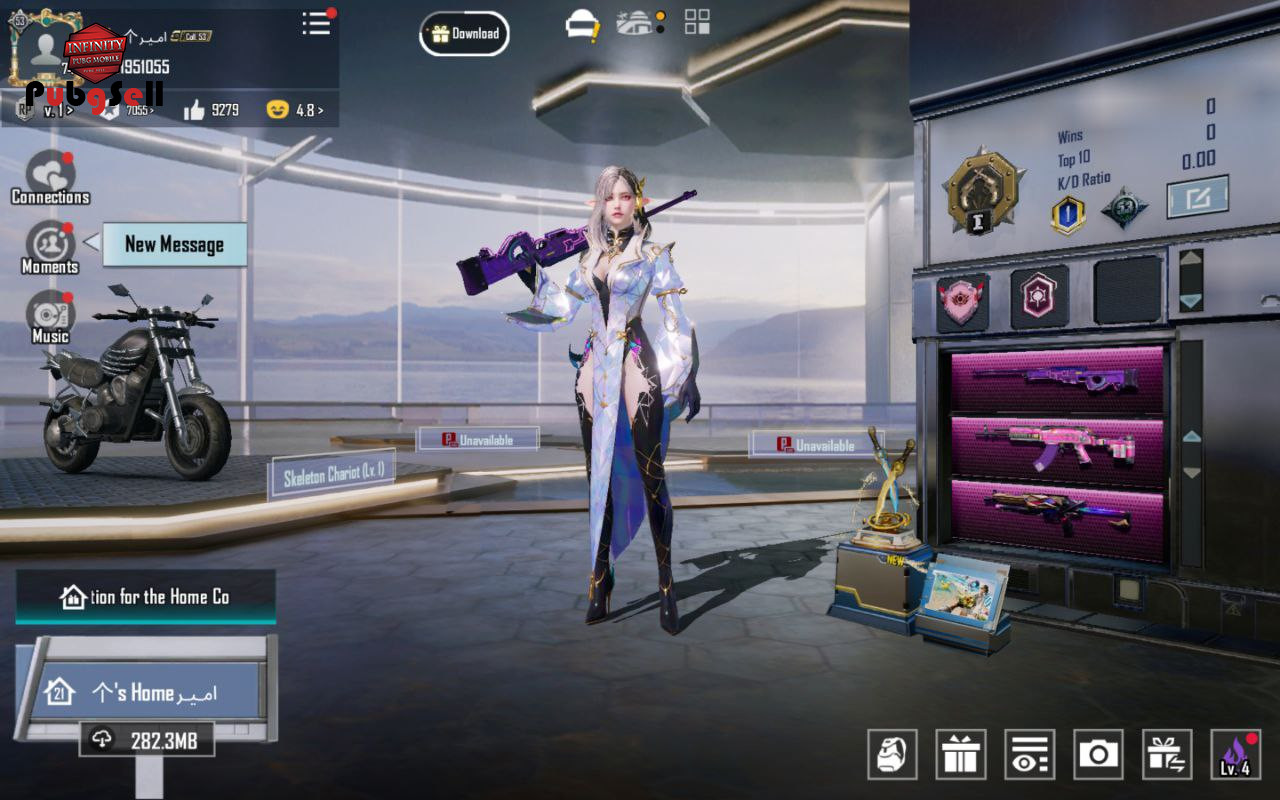Activate the camera photo mode

point(1098,754)
